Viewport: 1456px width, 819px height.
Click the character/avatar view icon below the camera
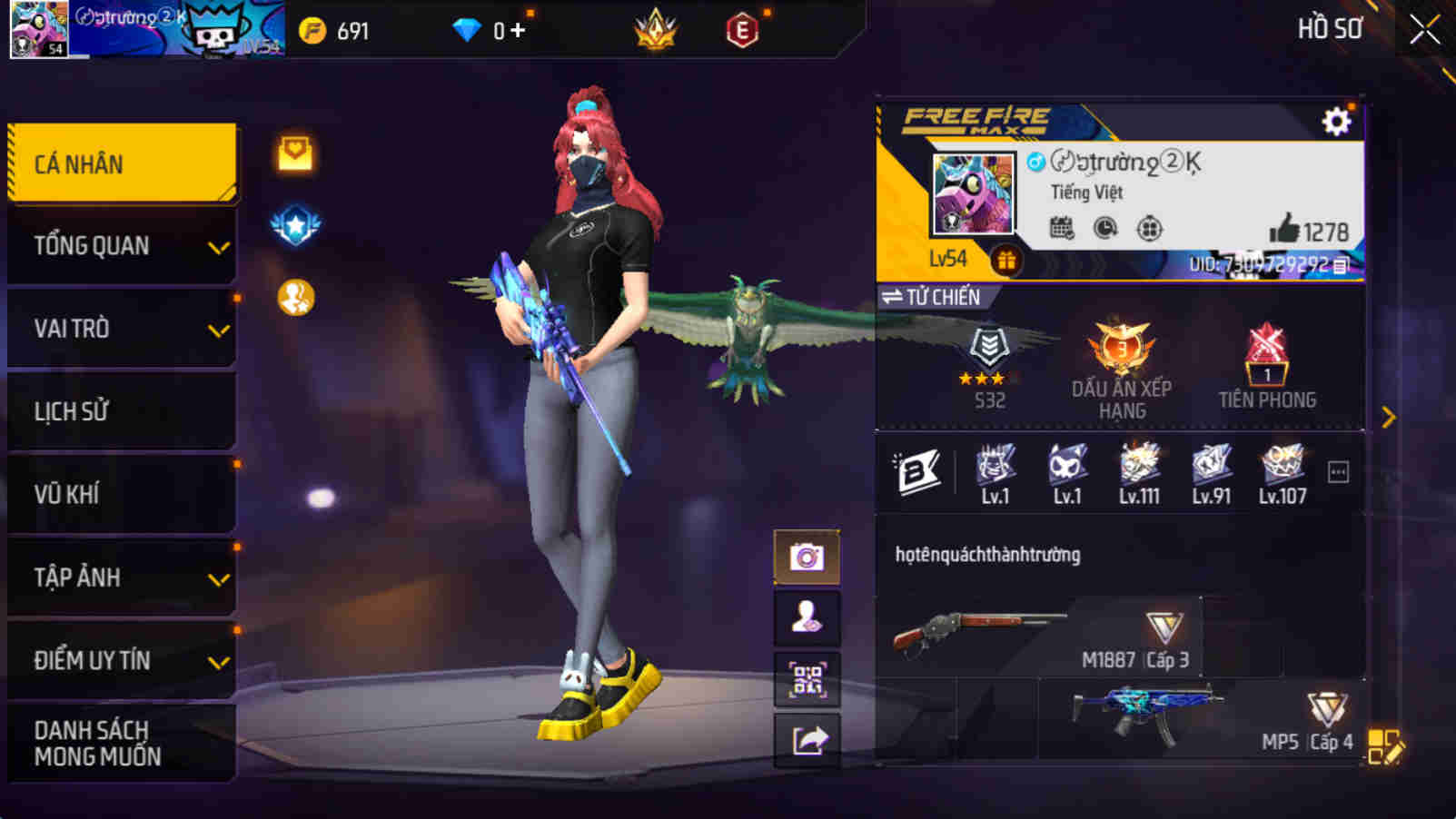click(807, 618)
